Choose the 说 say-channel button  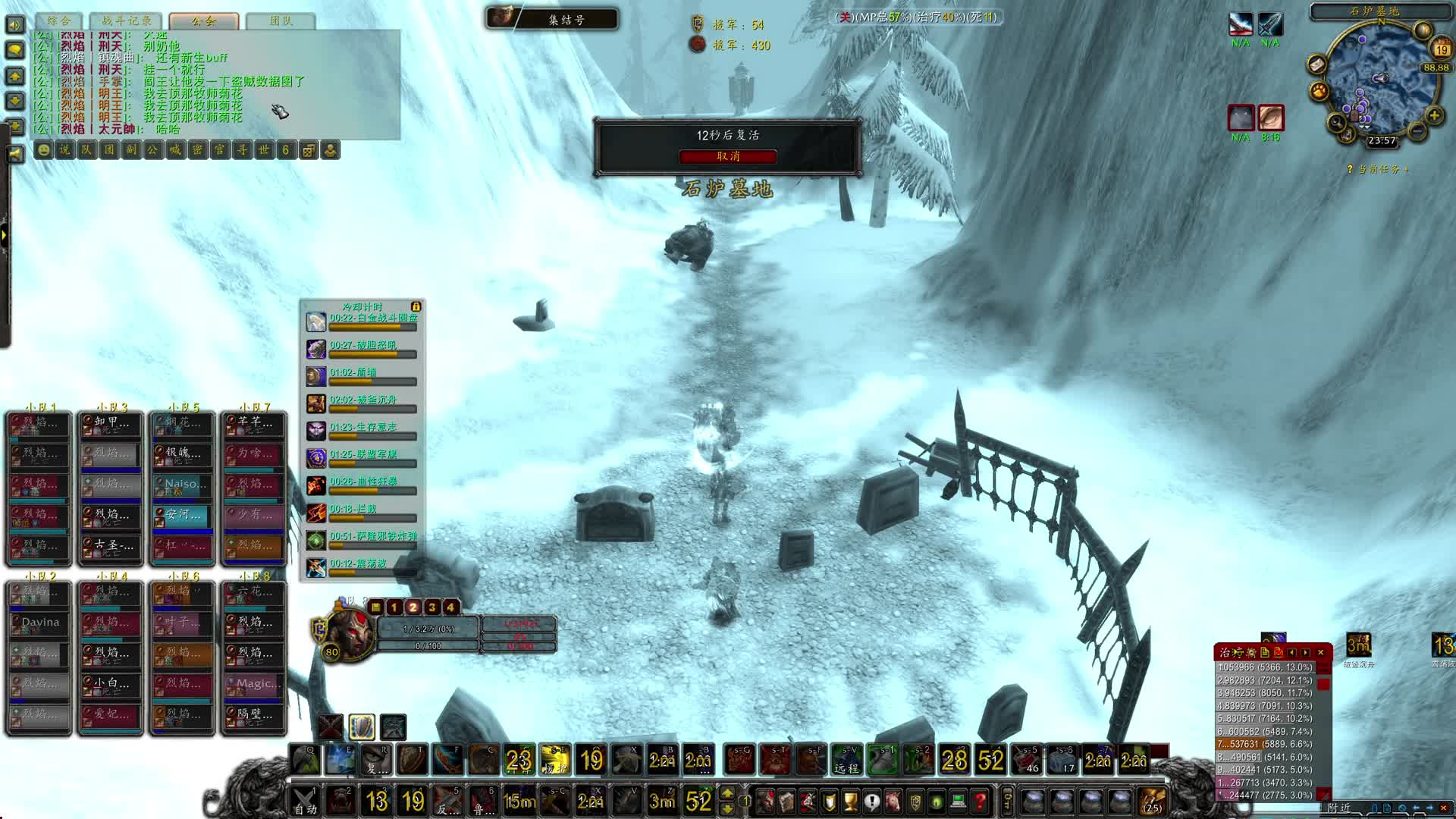64,150
